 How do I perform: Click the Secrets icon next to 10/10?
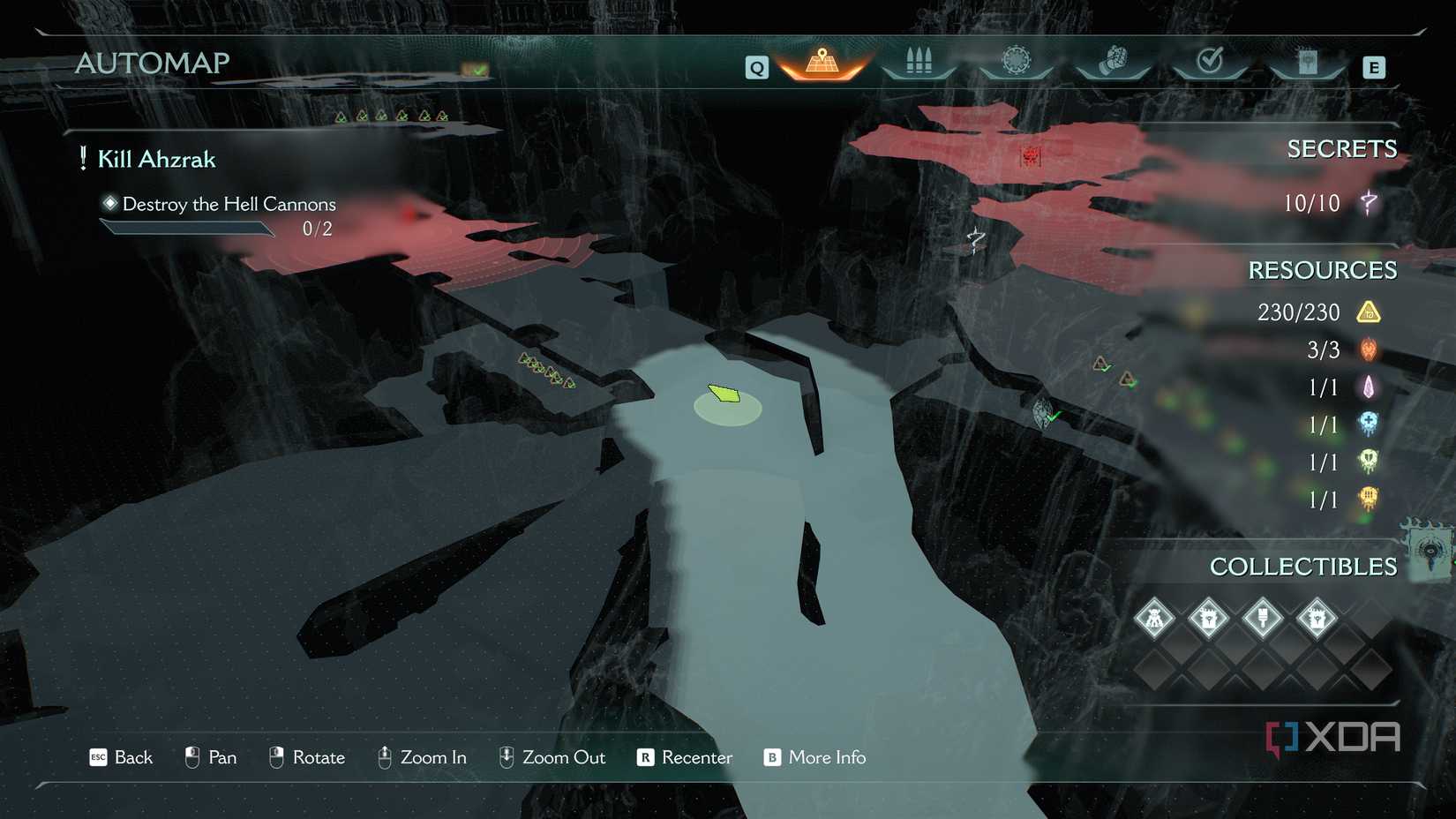pos(1367,203)
